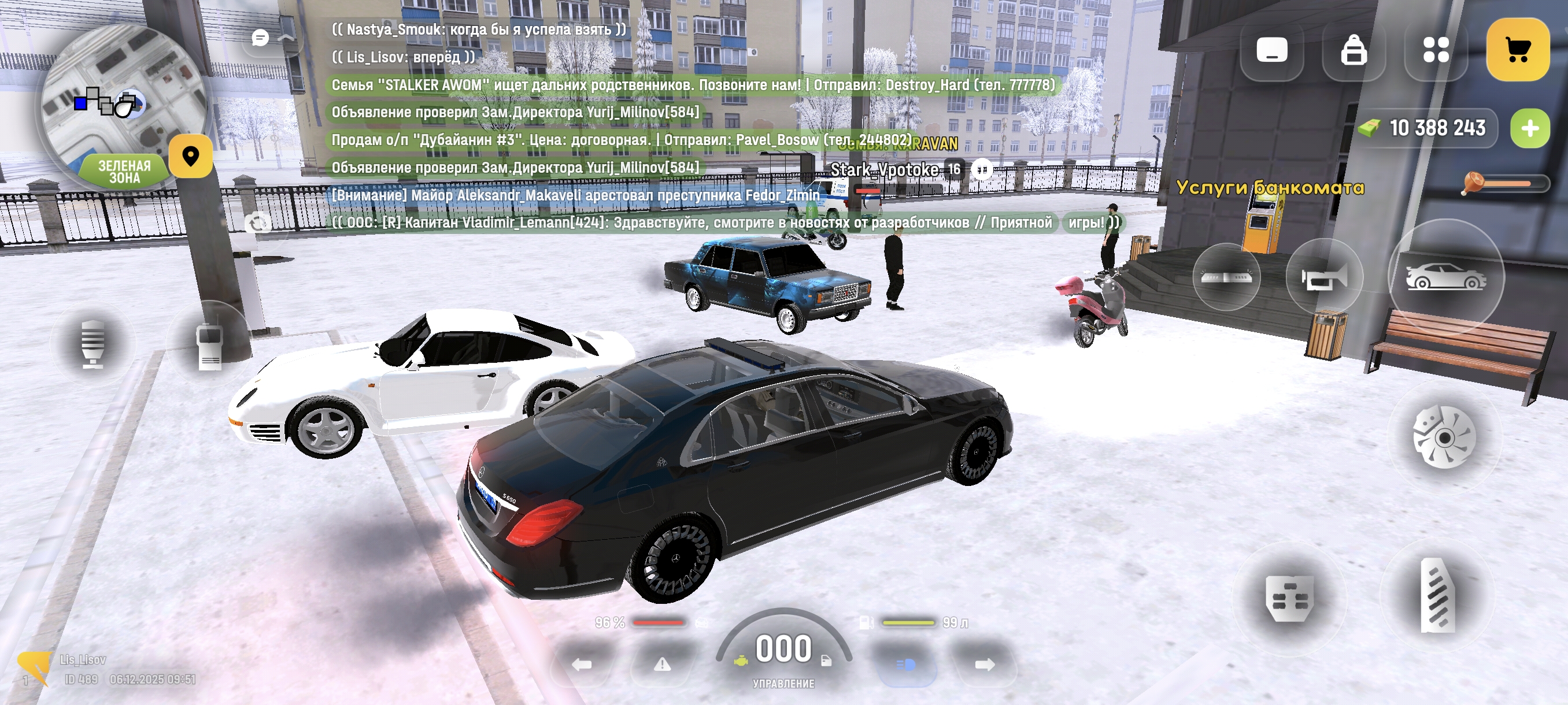1568x705 pixels.
Task: Click the yellow map-pin location button
Action: [x=191, y=157]
